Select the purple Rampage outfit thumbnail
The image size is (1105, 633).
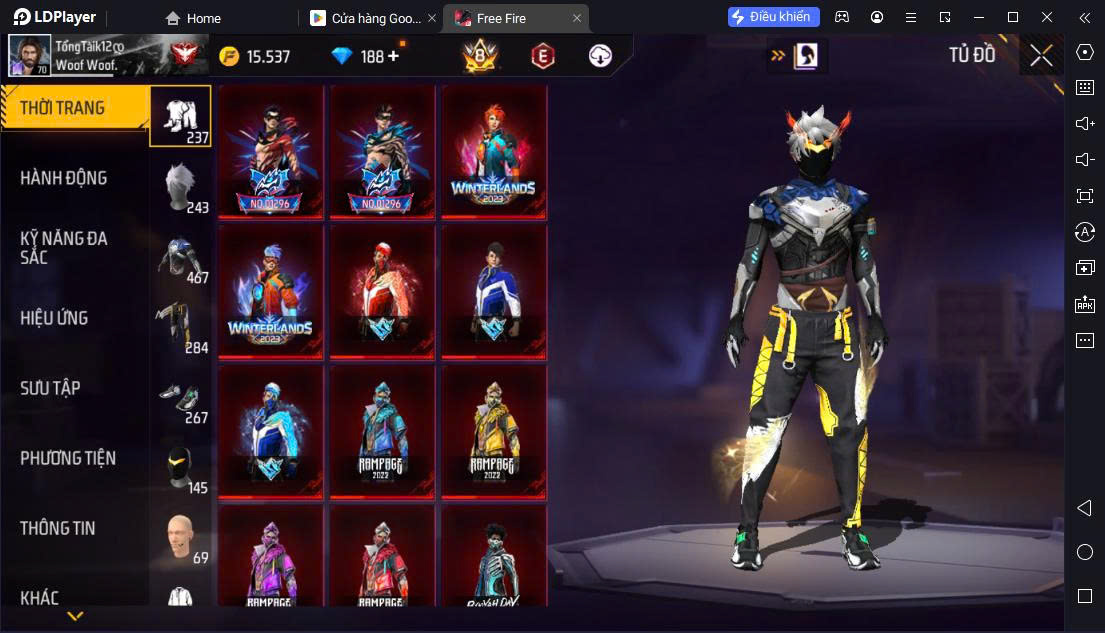(272, 558)
